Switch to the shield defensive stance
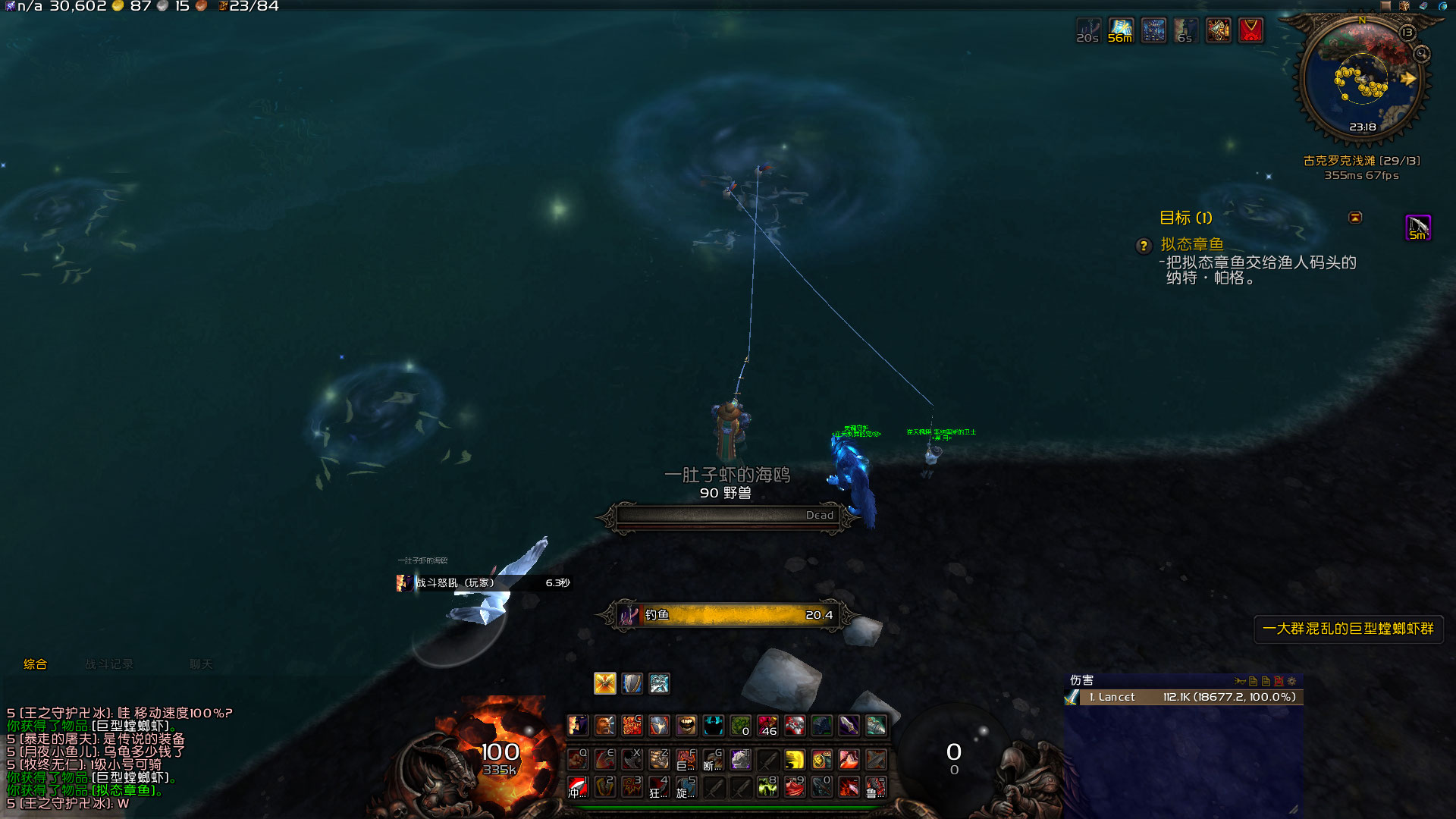Viewport: 1456px width, 819px height. point(632,683)
